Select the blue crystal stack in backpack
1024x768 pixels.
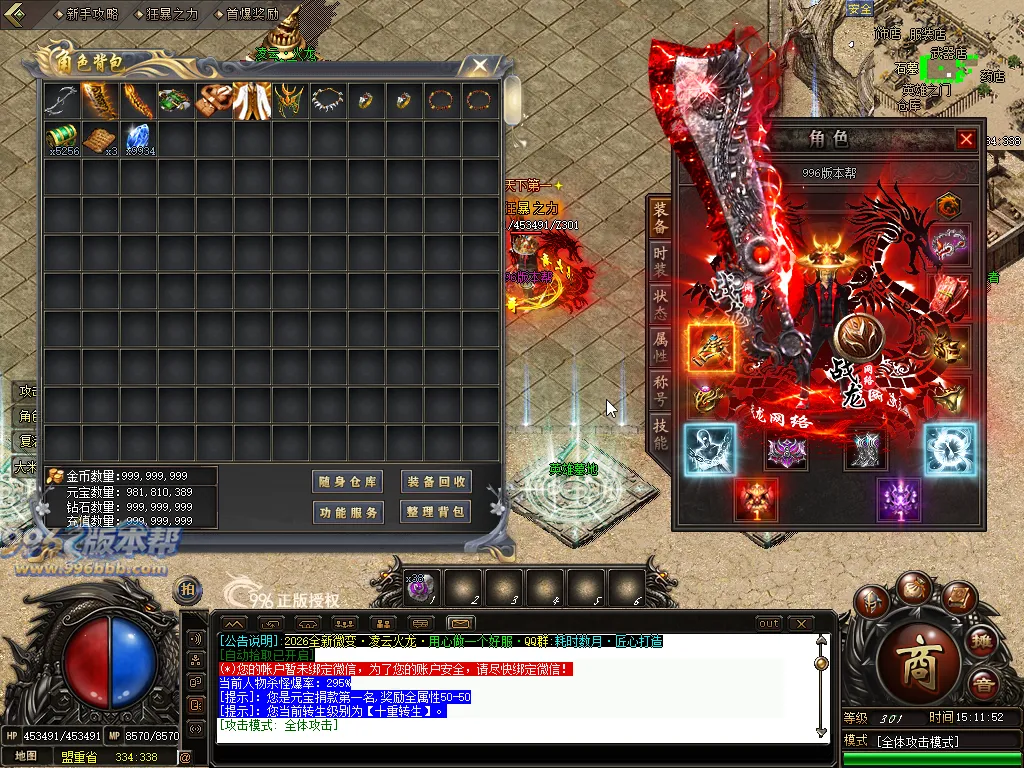pos(137,138)
